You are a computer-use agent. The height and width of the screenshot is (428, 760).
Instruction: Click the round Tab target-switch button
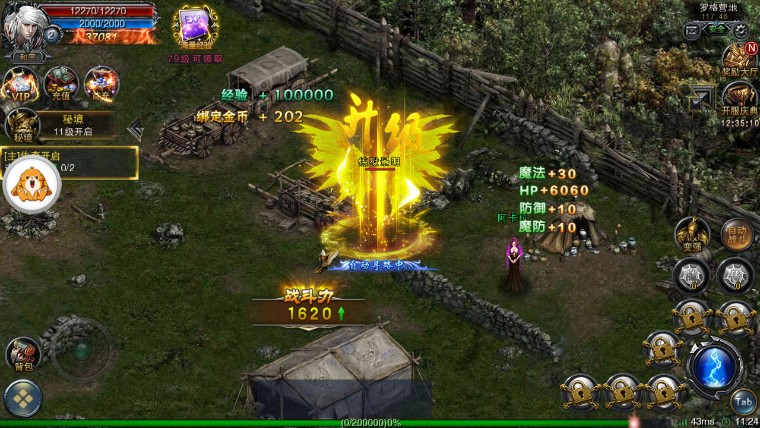[742, 401]
